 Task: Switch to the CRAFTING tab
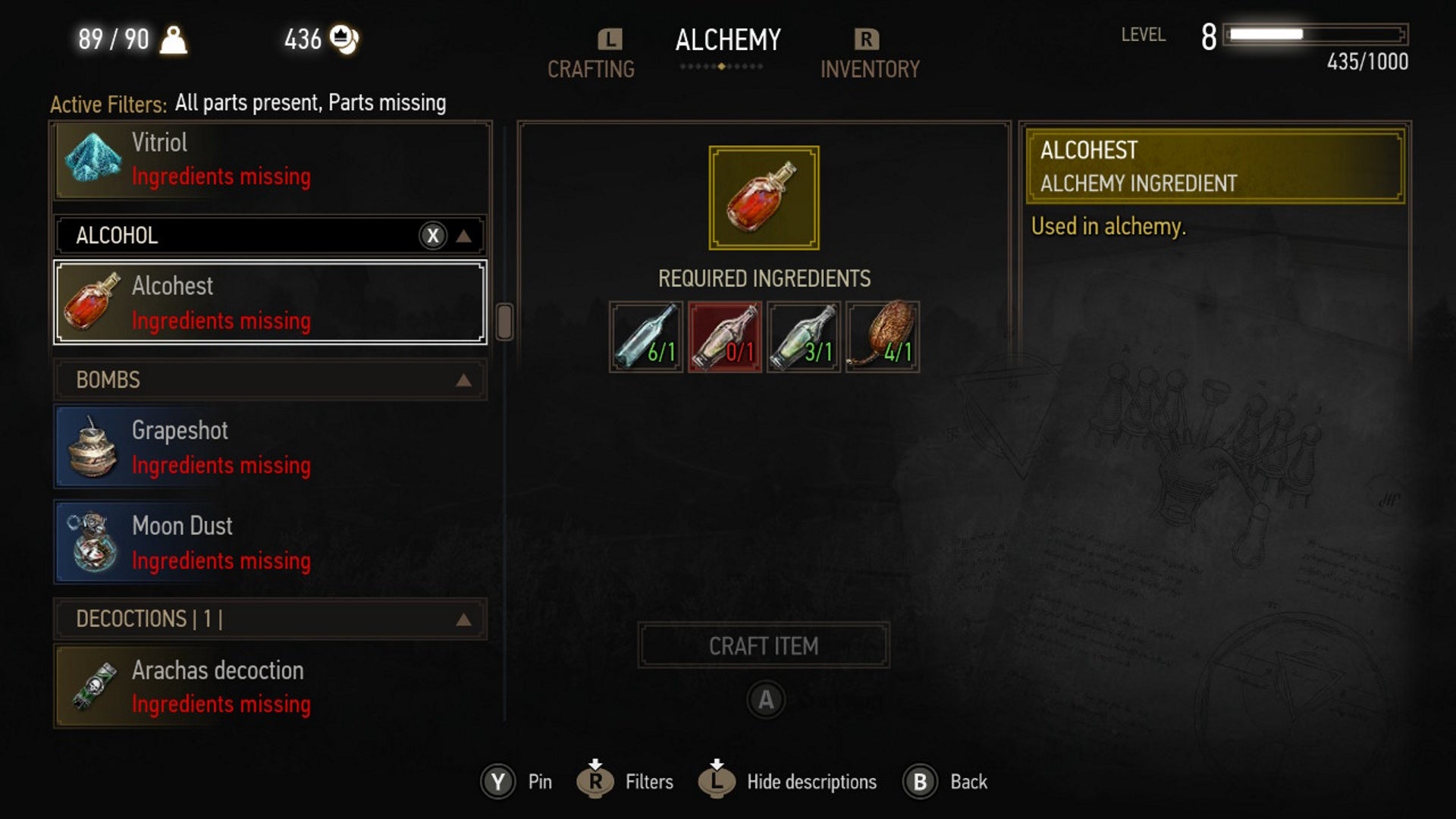point(591,70)
